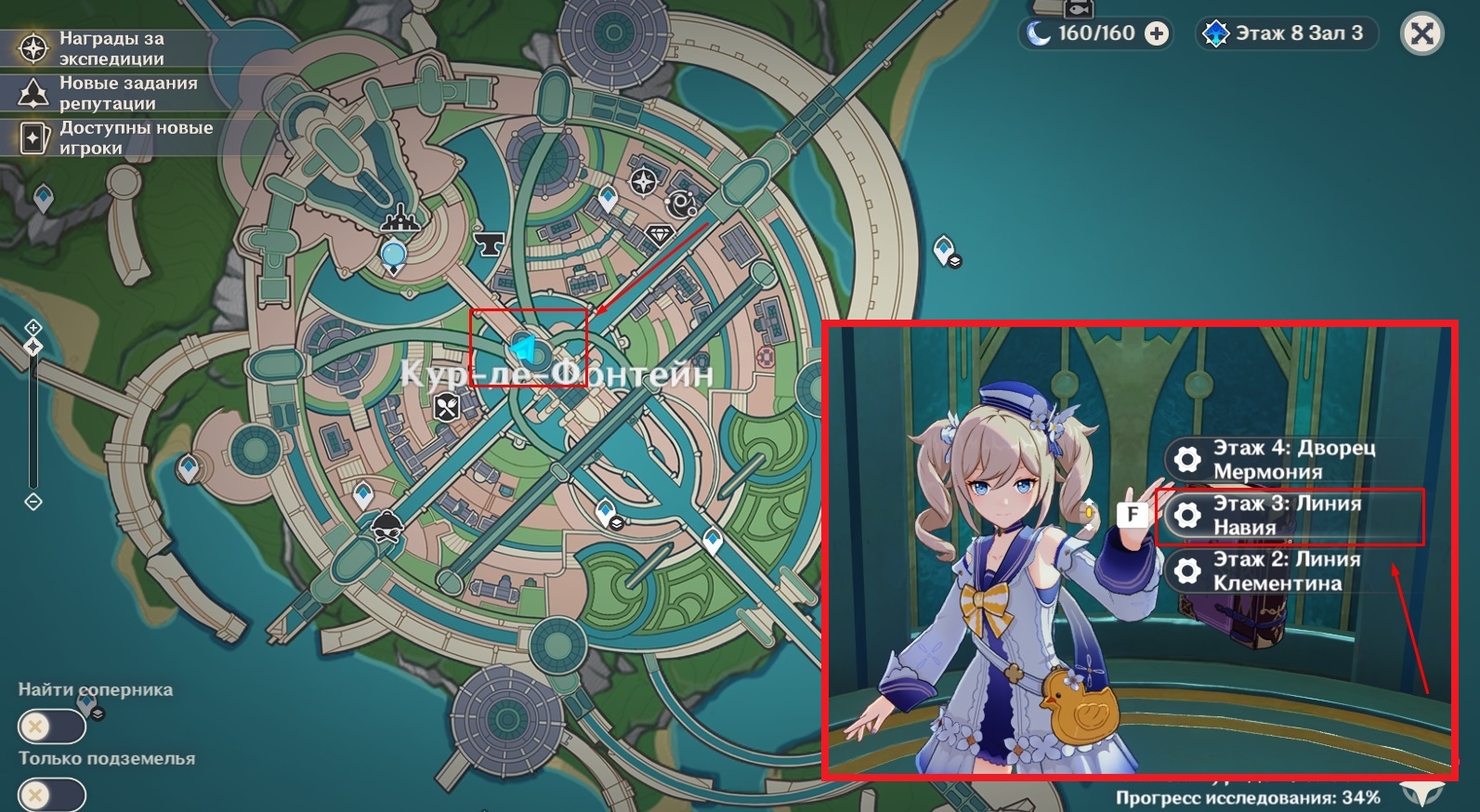Viewport: 1480px width, 812px height.
Task: Open the Spiral Abyss Этаж 8 Зал 3 shortcut
Action: (1286, 34)
